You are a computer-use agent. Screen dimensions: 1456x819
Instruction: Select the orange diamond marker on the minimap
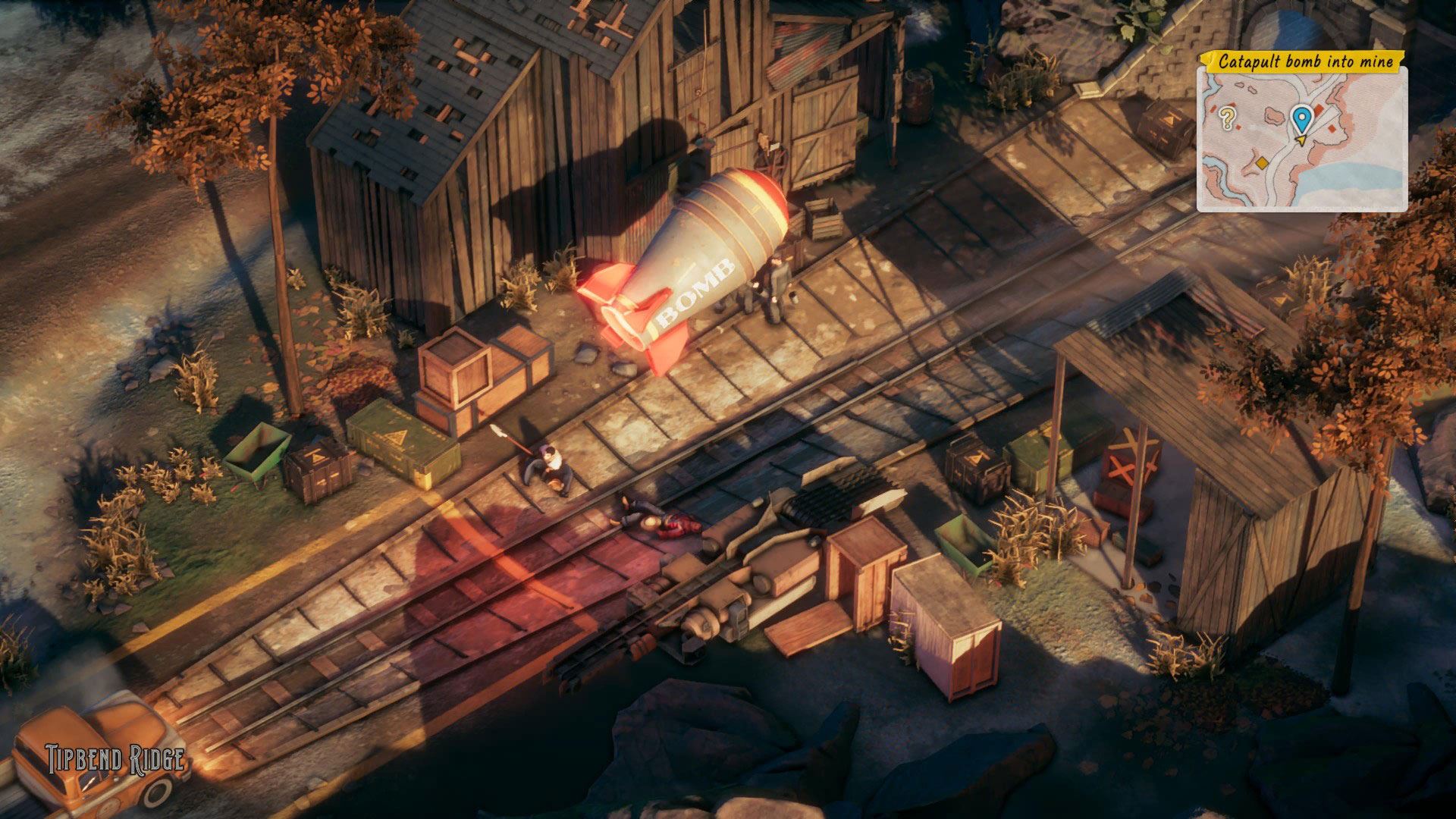click(1262, 163)
